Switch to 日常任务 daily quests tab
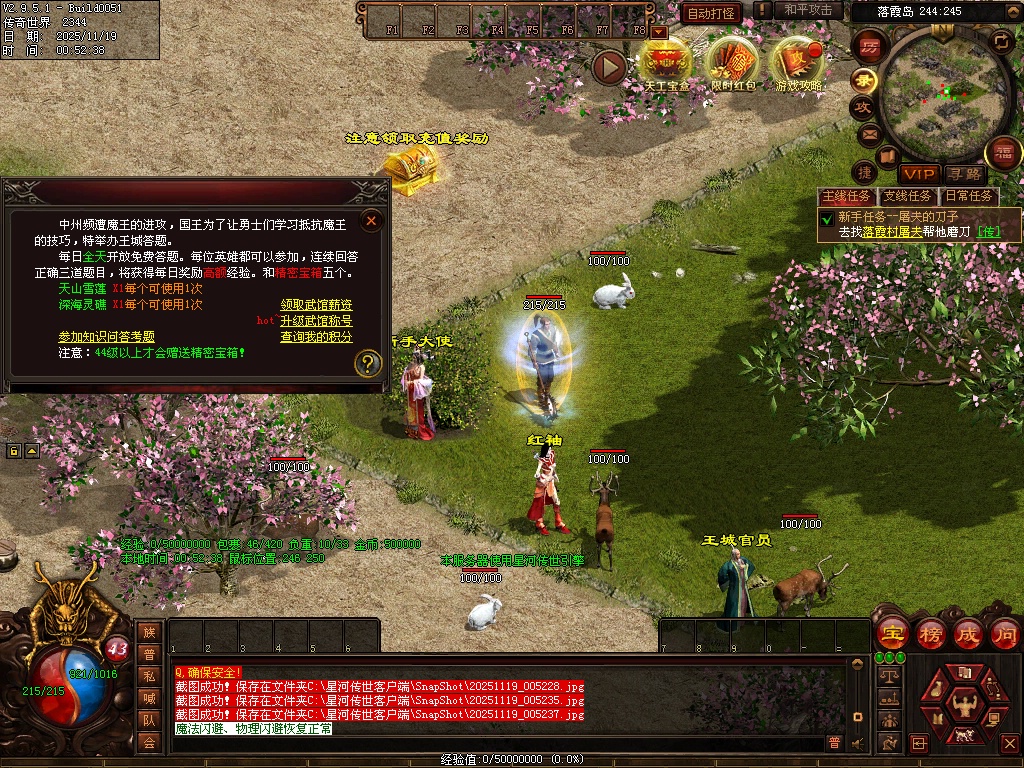1024x768 pixels. point(969,197)
